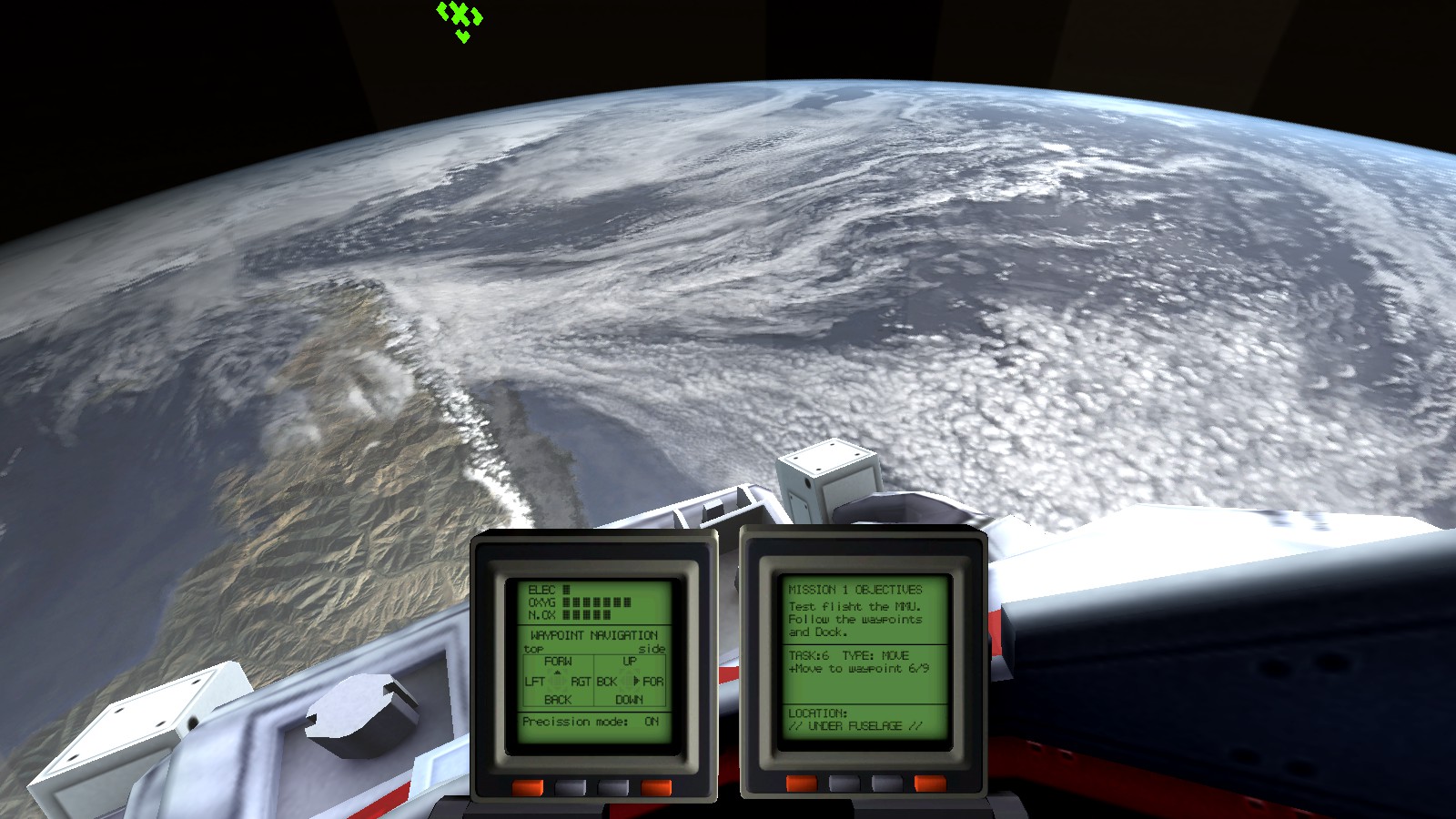Open the MISSION 1 OBJECTIVES header
Screen dimensions: 1456x819
[854, 590]
